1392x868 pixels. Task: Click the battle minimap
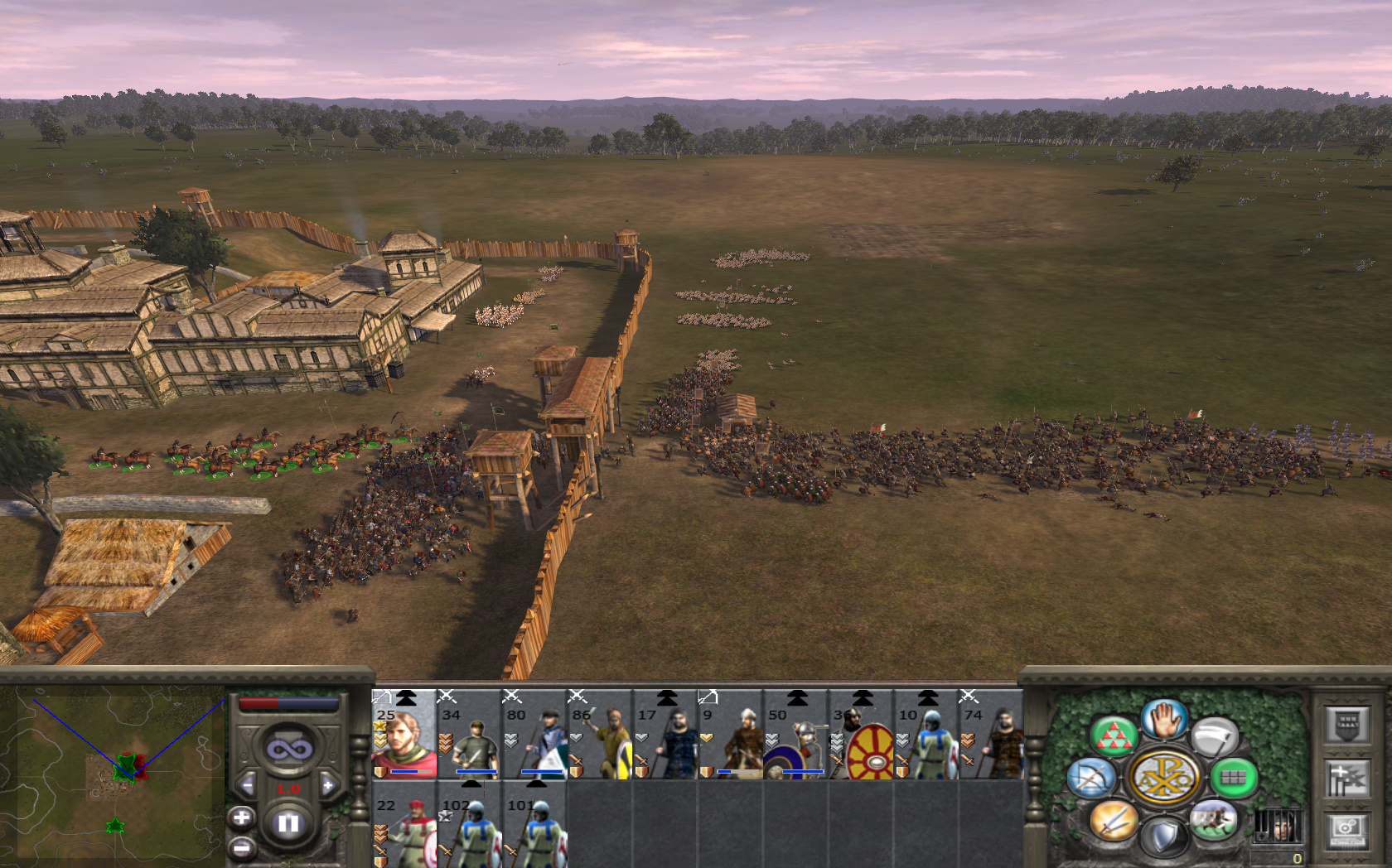click(113, 772)
